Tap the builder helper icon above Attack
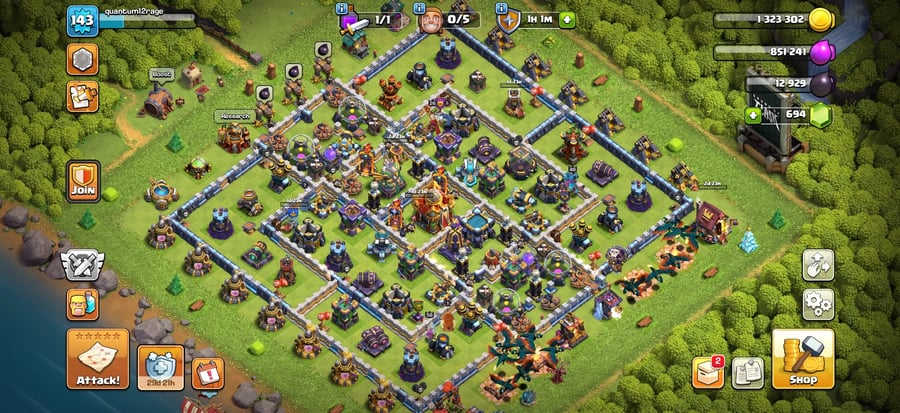This screenshot has height=413, width=900. click(x=82, y=302)
